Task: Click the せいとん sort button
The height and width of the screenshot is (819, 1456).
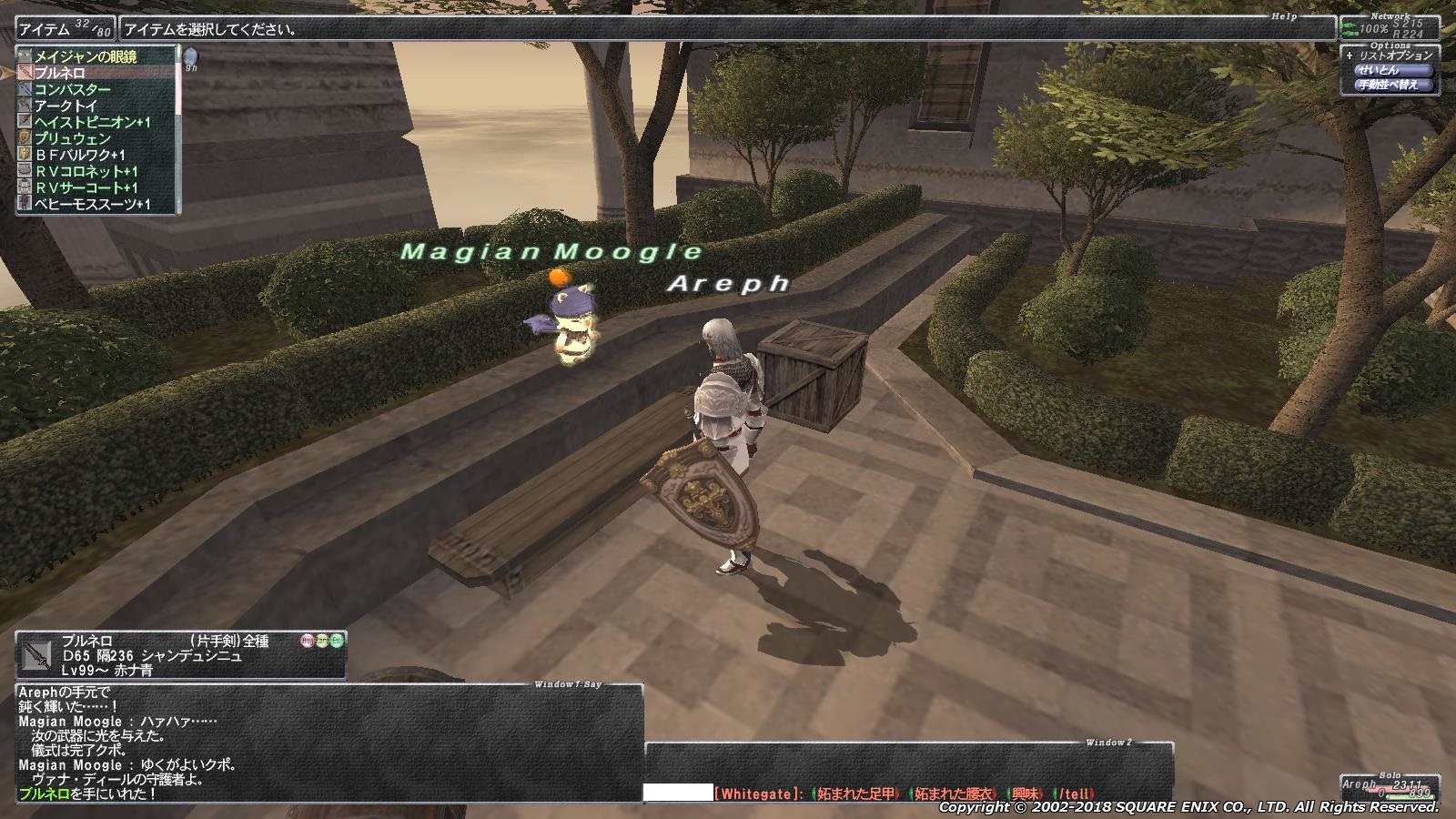Action: pos(1378,70)
